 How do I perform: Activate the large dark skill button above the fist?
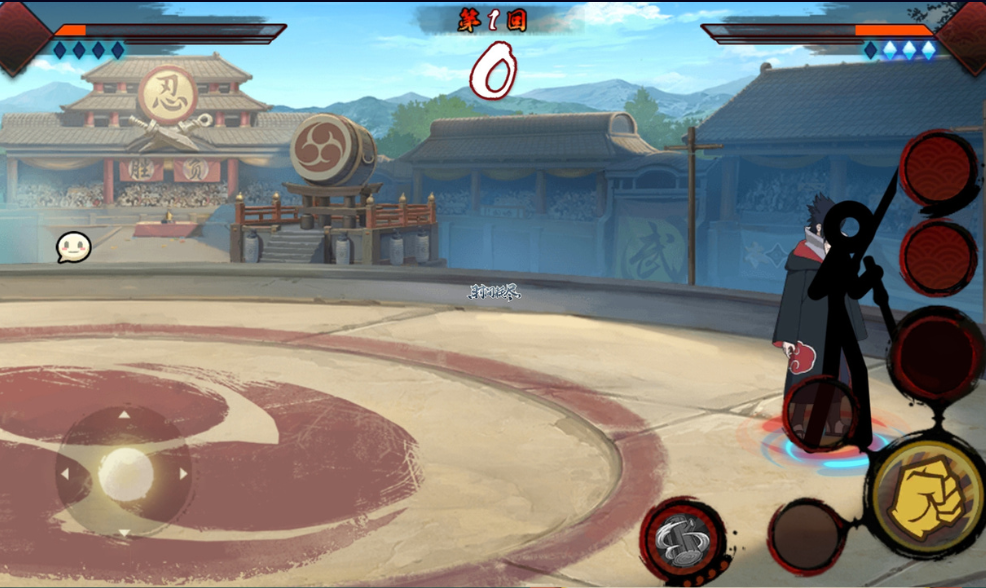937,353
